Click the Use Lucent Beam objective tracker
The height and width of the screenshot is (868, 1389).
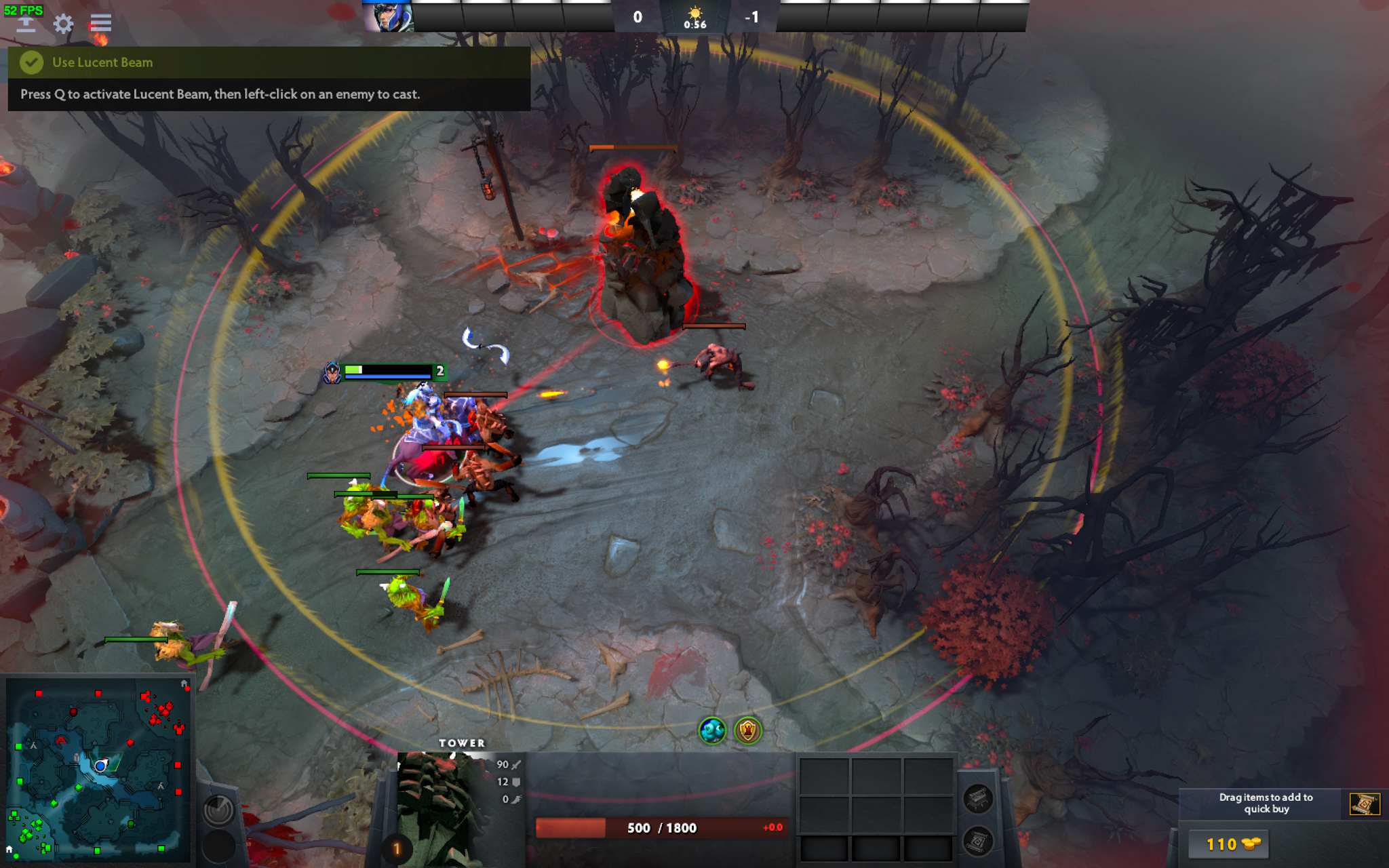[x=269, y=62]
